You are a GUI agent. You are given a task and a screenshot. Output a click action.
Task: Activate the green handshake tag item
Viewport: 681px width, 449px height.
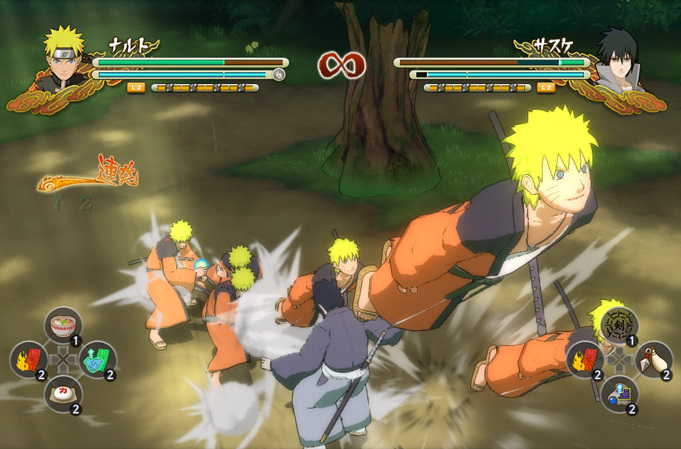click(96, 359)
